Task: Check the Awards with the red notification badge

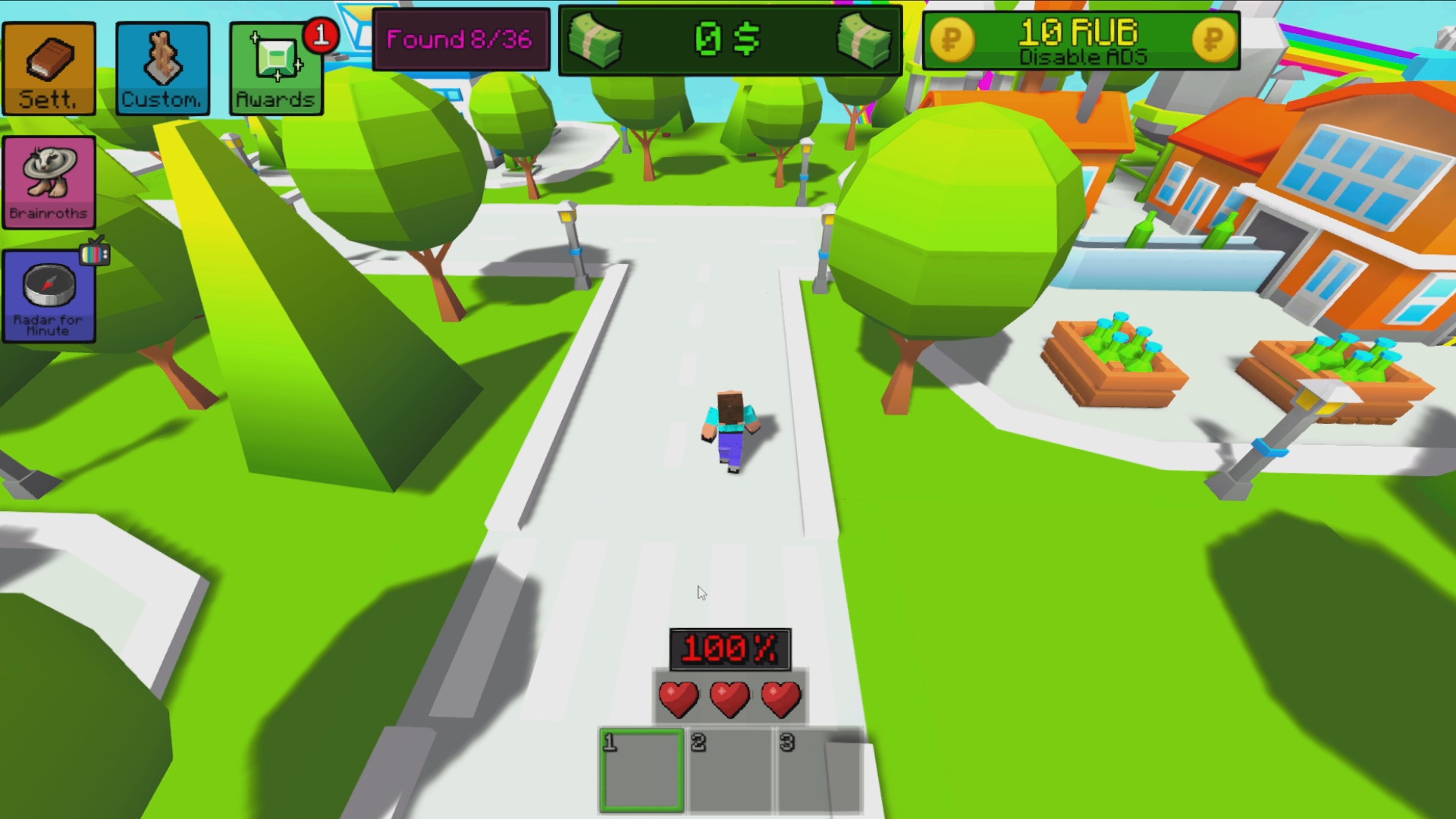Action: pyautogui.click(x=275, y=68)
